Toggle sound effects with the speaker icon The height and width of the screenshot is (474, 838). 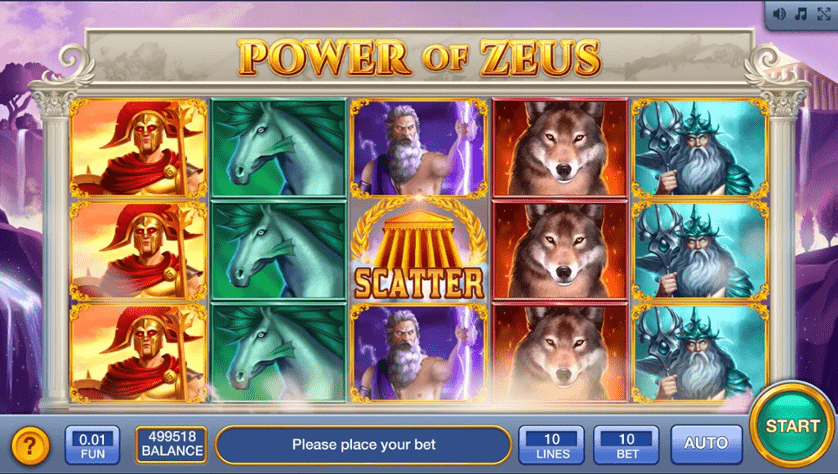click(780, 14)
